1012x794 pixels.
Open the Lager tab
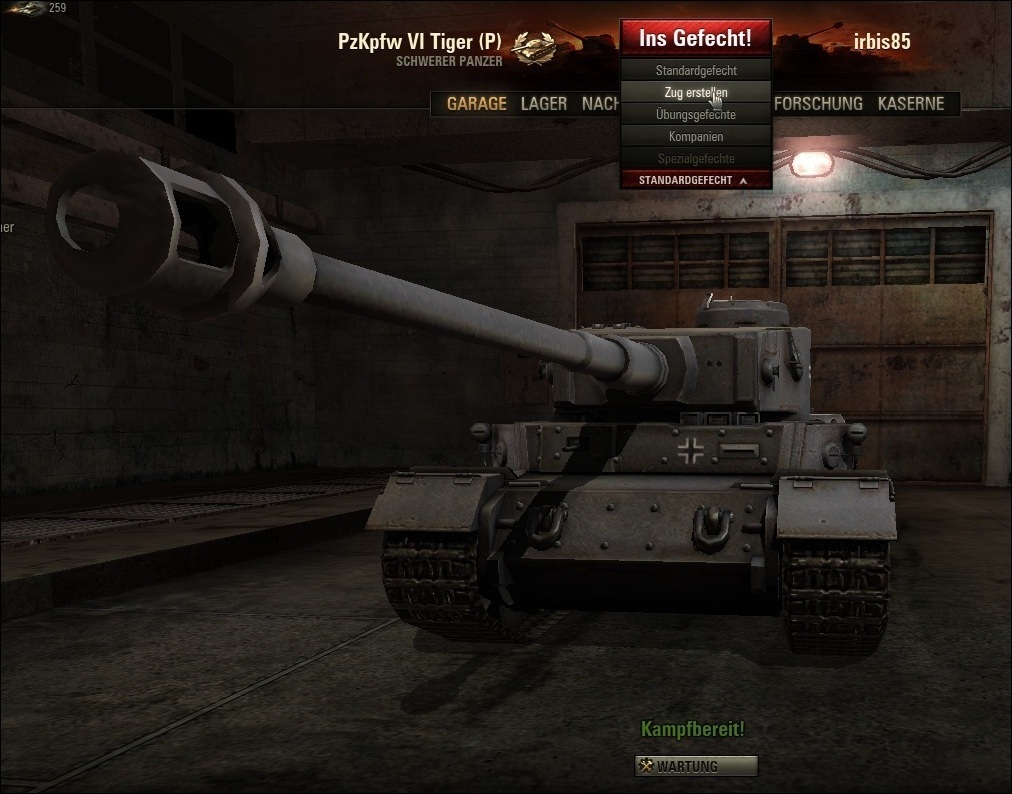coord(544,104)
